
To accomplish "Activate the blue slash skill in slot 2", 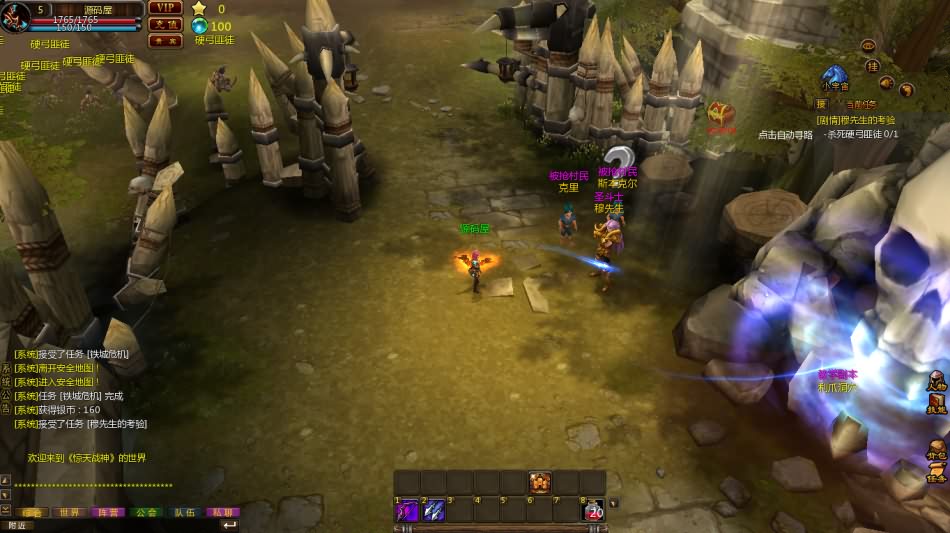I will pos(434,510).
